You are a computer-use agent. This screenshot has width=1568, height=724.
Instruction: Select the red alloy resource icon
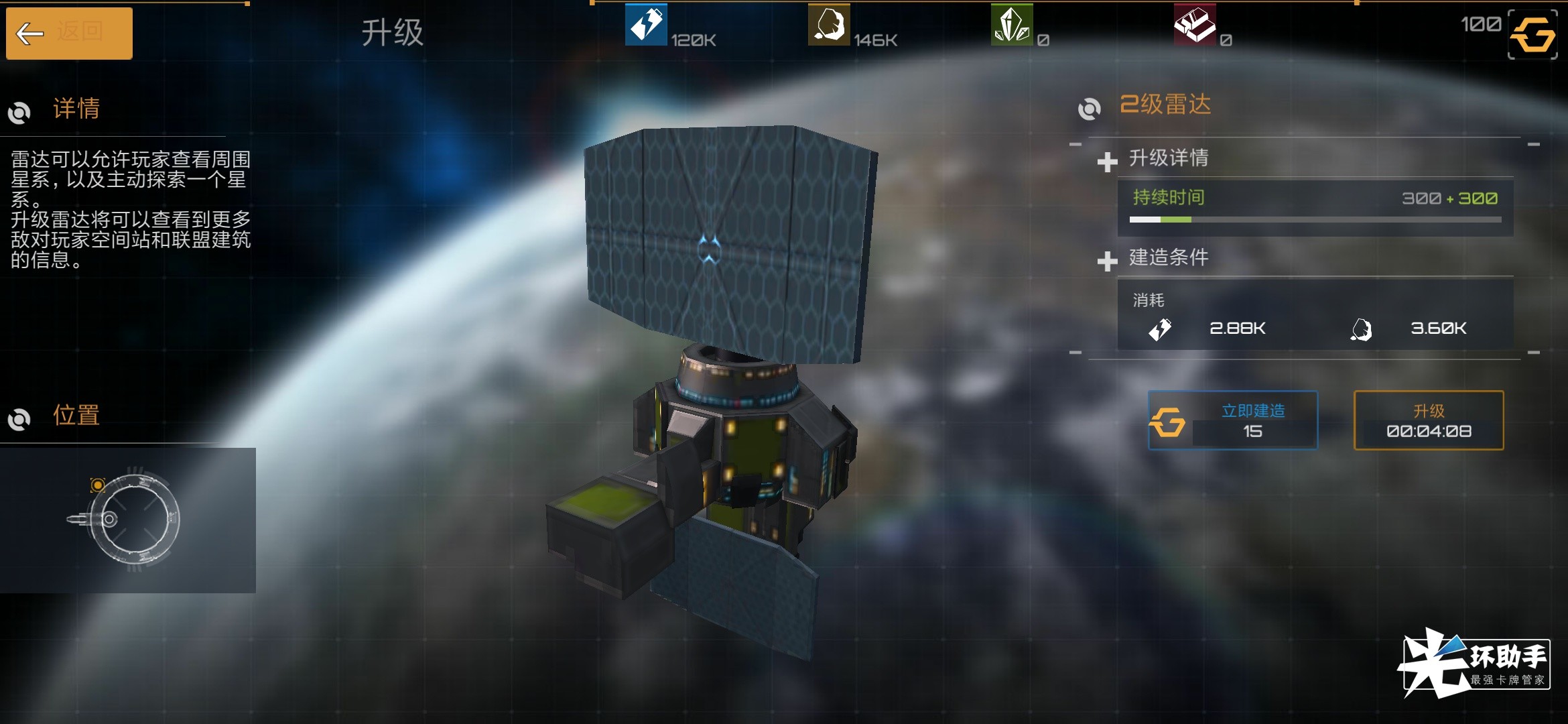1195,25
